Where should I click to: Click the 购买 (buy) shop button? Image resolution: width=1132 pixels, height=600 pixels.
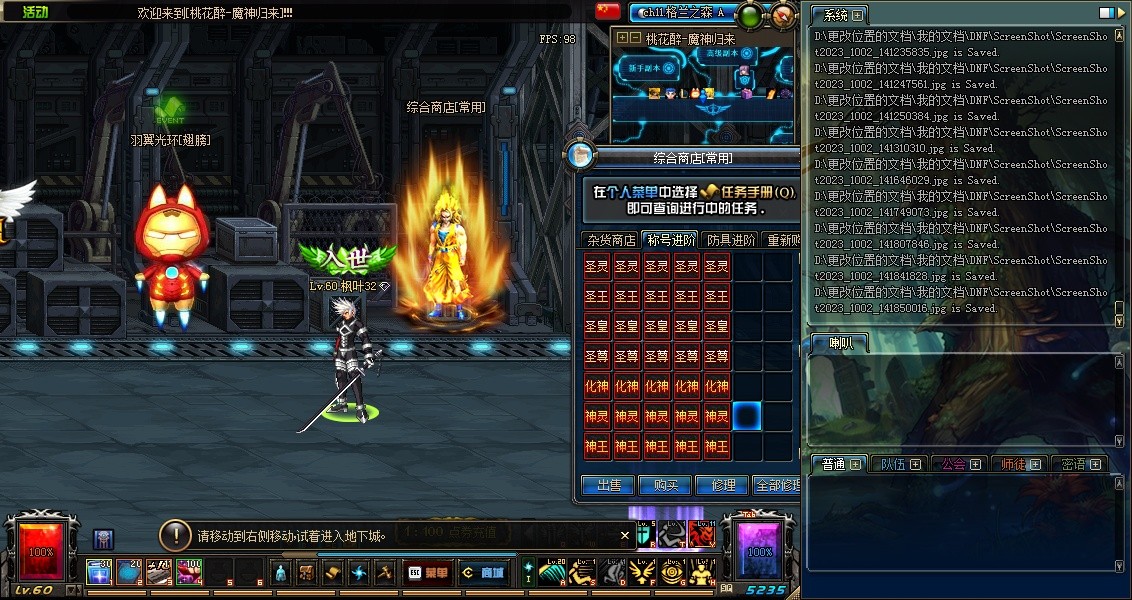click(x=665, y=486)
